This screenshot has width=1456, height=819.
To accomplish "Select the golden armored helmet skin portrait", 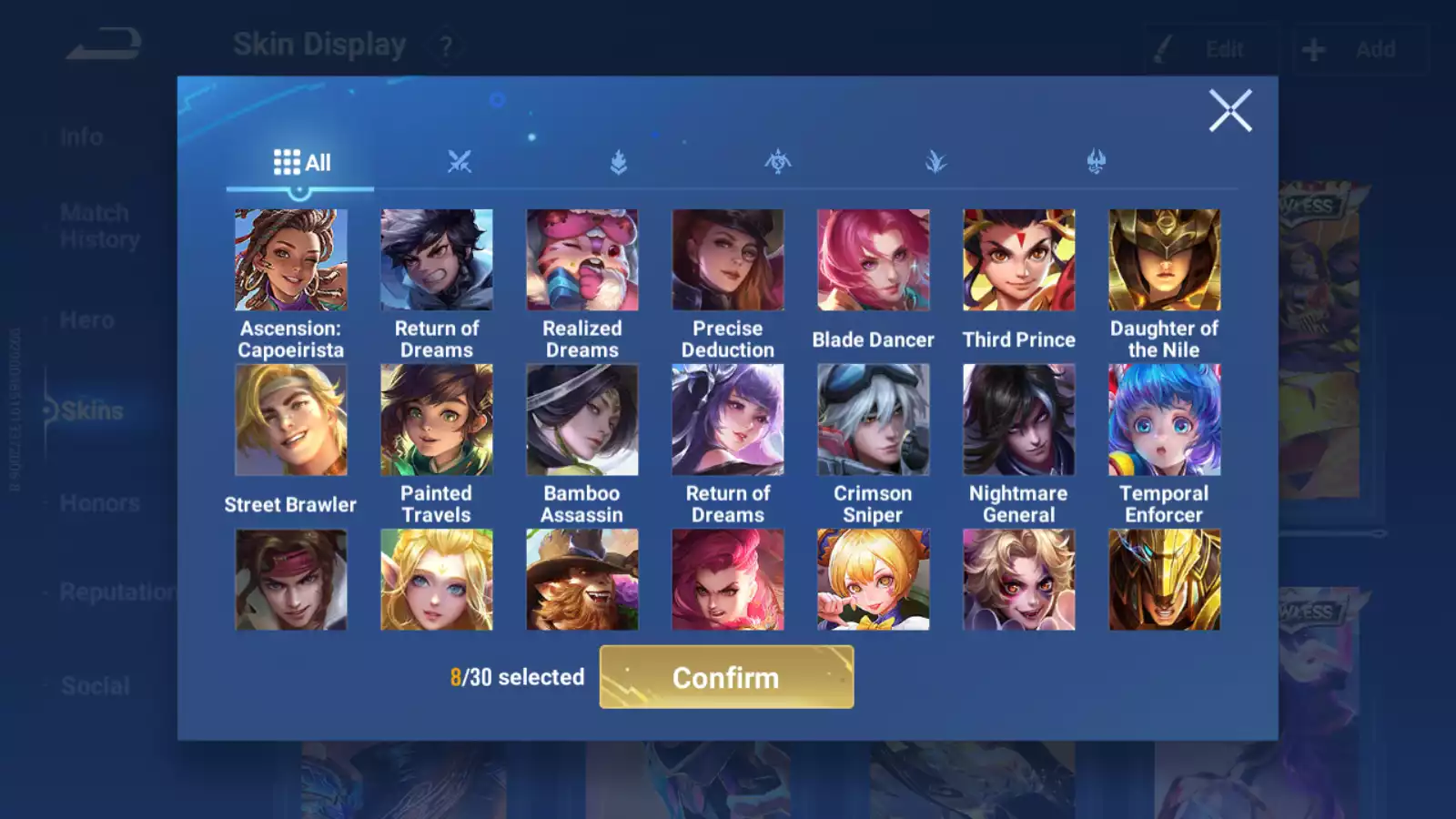I will click(x=1165, y=580).
